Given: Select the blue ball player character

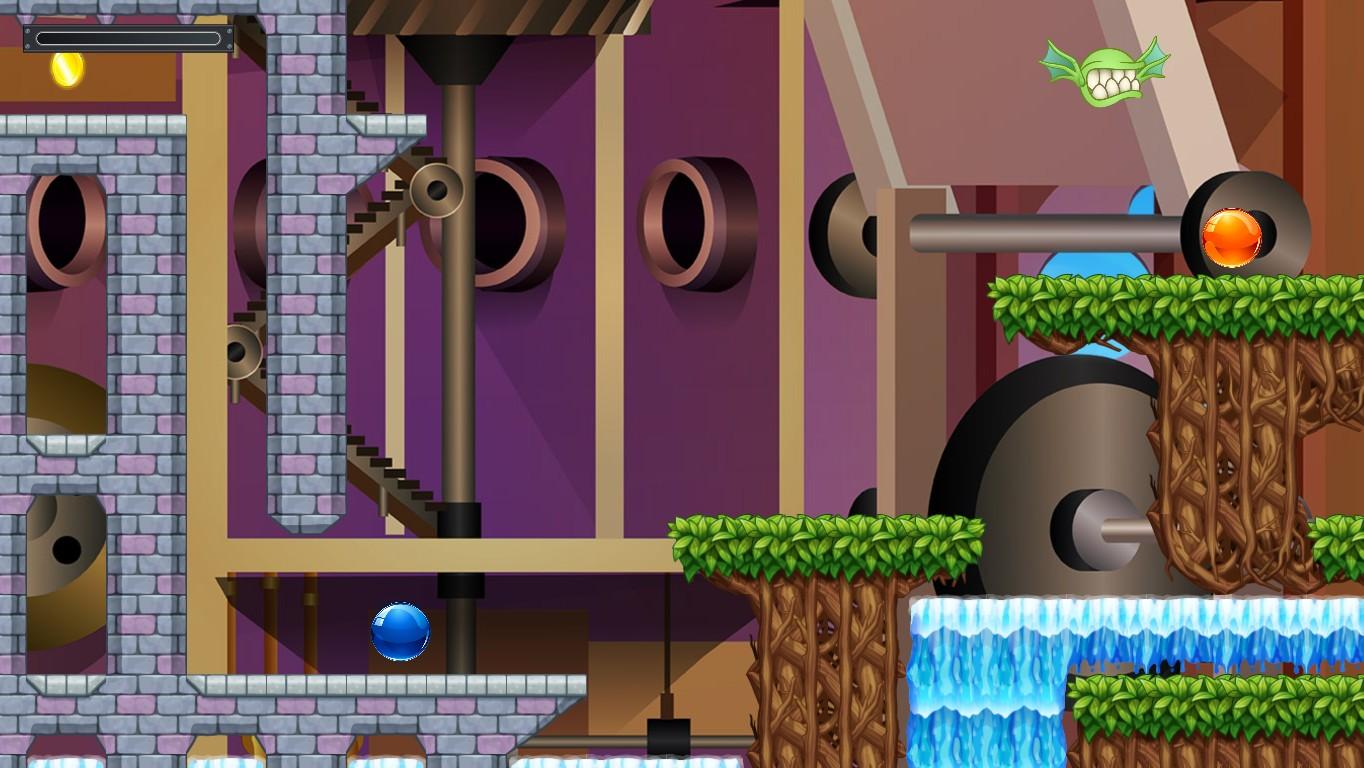Looking at the screenshot, I should click(x=400, y=633).
